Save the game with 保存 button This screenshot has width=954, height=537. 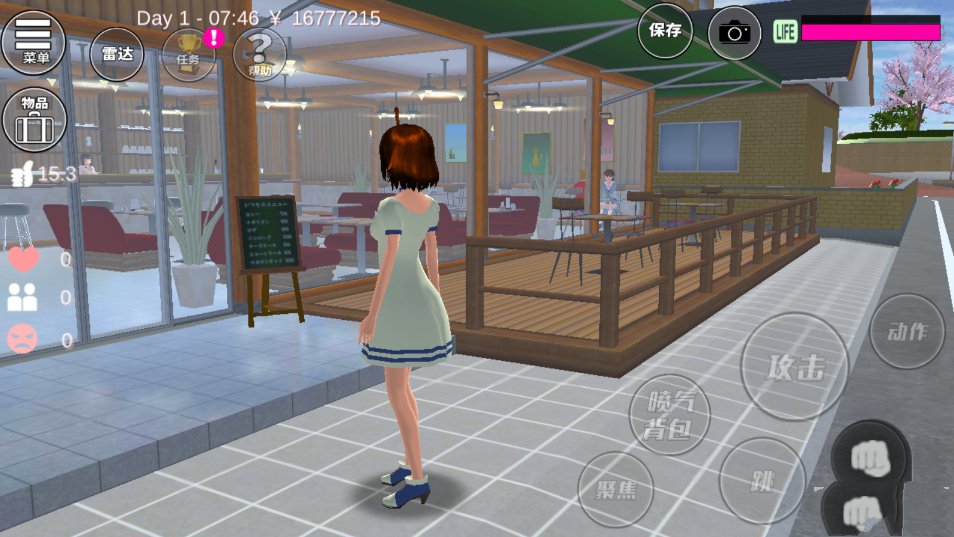point(665,30)
